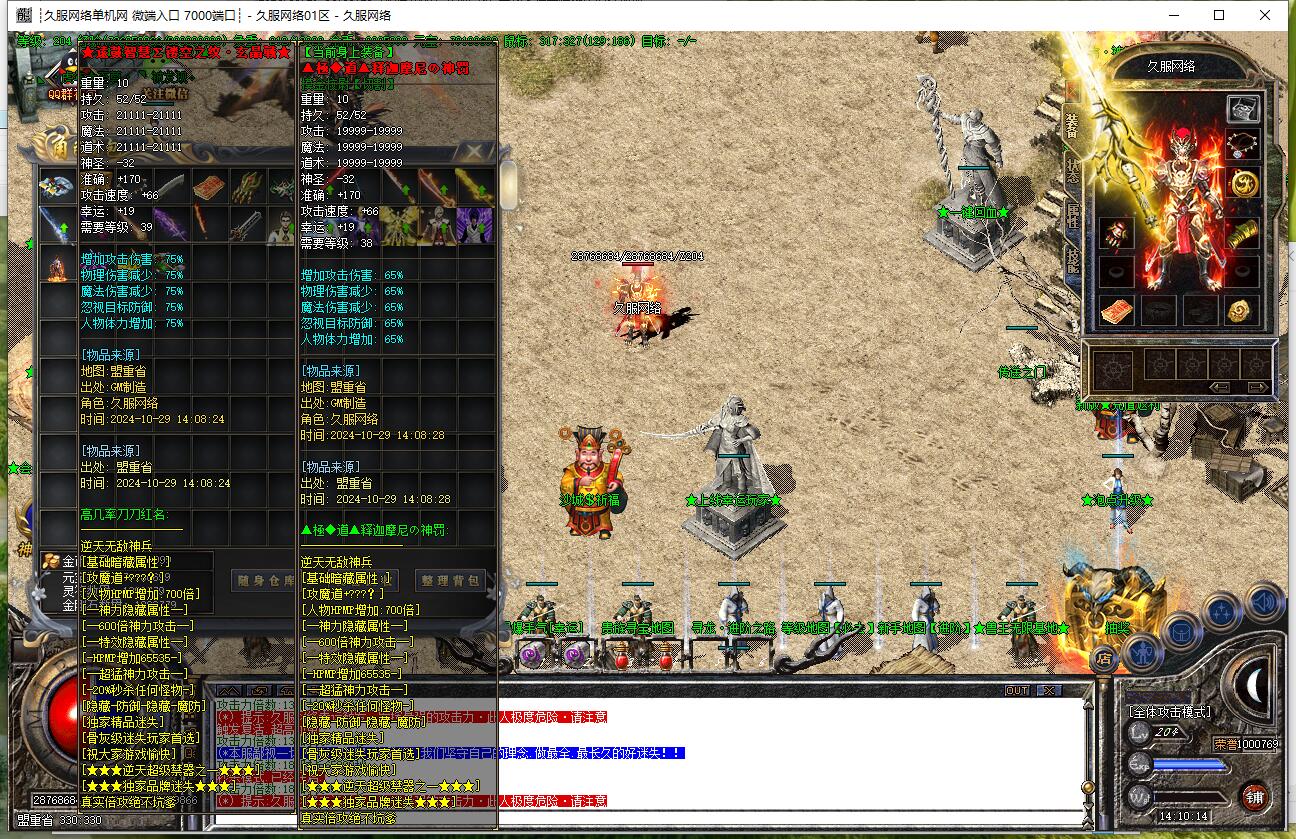
Task: Open the round 店 shop button
Action: pyautogui.click(x=1104, y=657)
